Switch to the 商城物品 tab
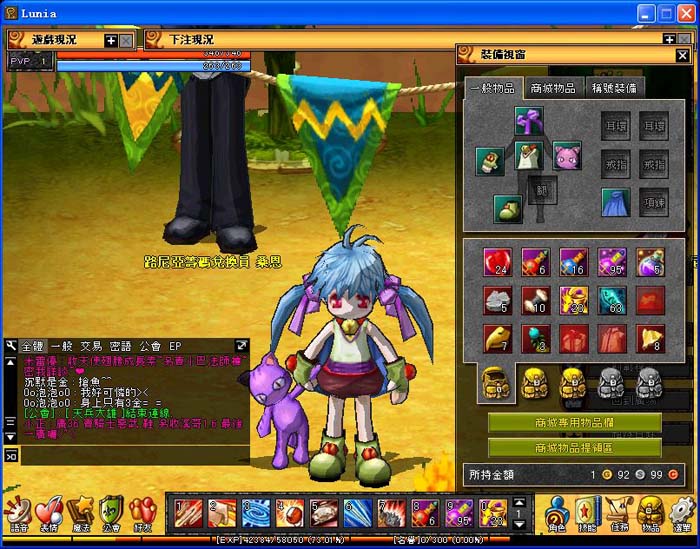Screen dimensions: 700x549 point(552,88)
